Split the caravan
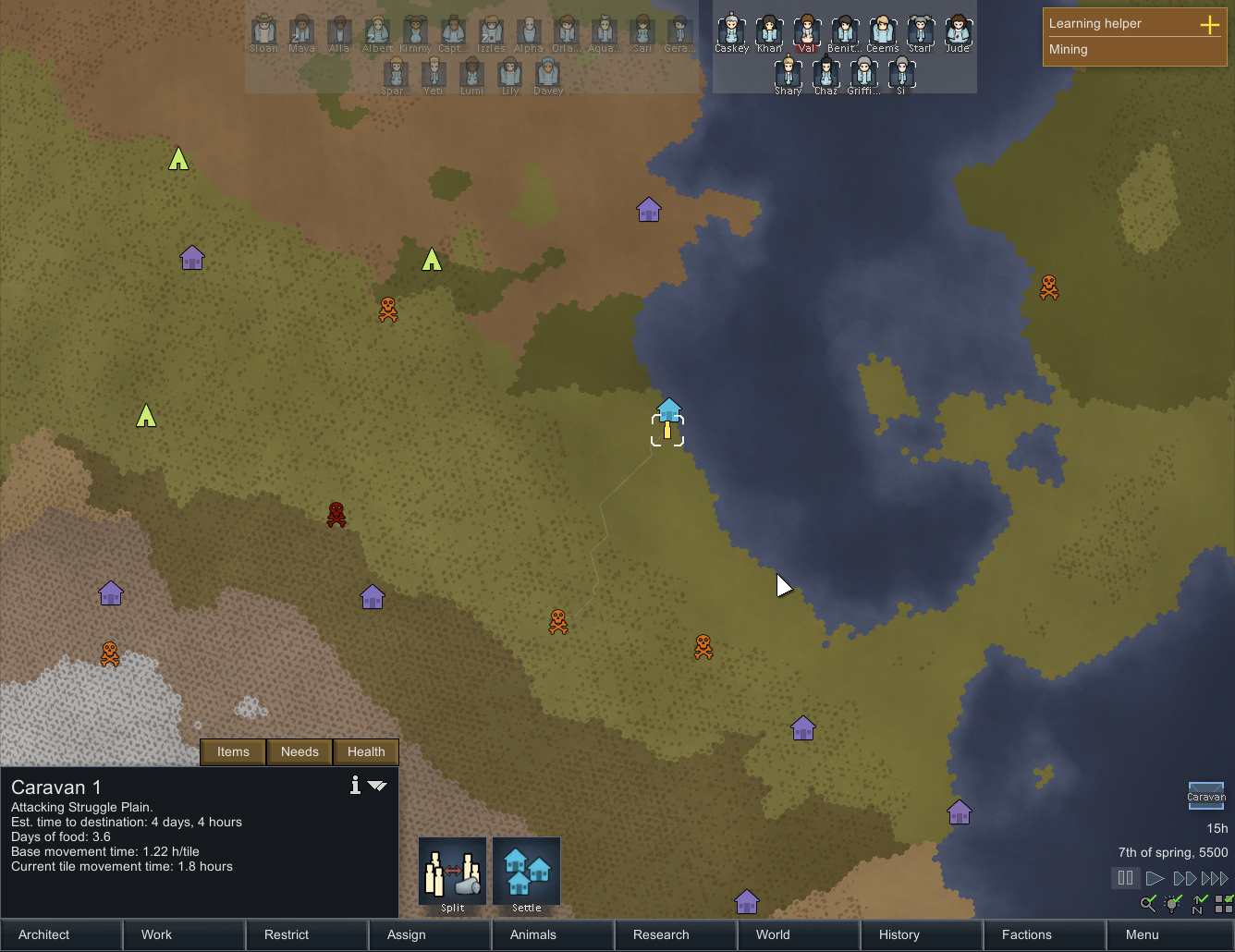Screen dimensions: 1235x952 (x=453, y=873)
